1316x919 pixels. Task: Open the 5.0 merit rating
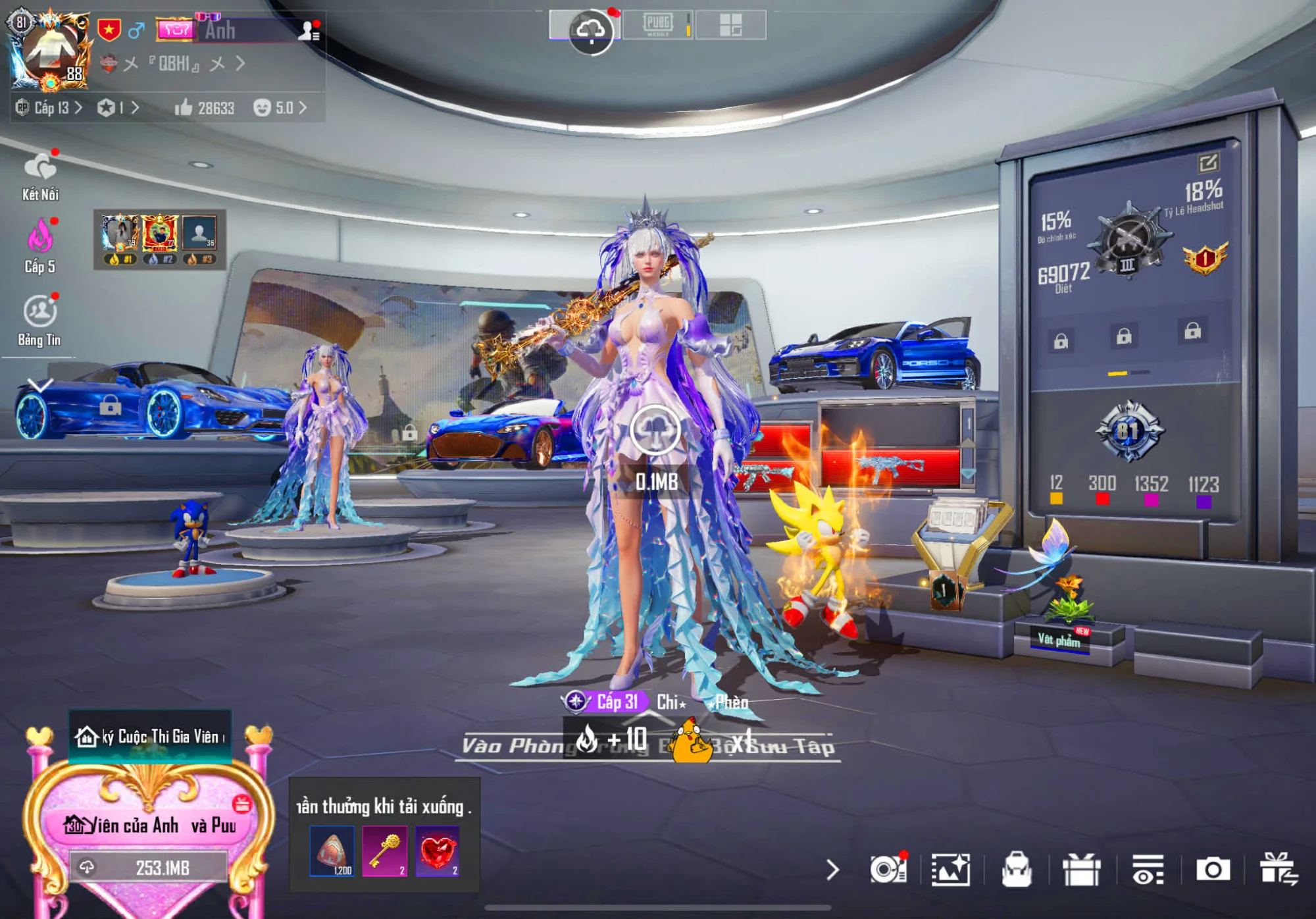pyautogui.click(x=280, y=108)
